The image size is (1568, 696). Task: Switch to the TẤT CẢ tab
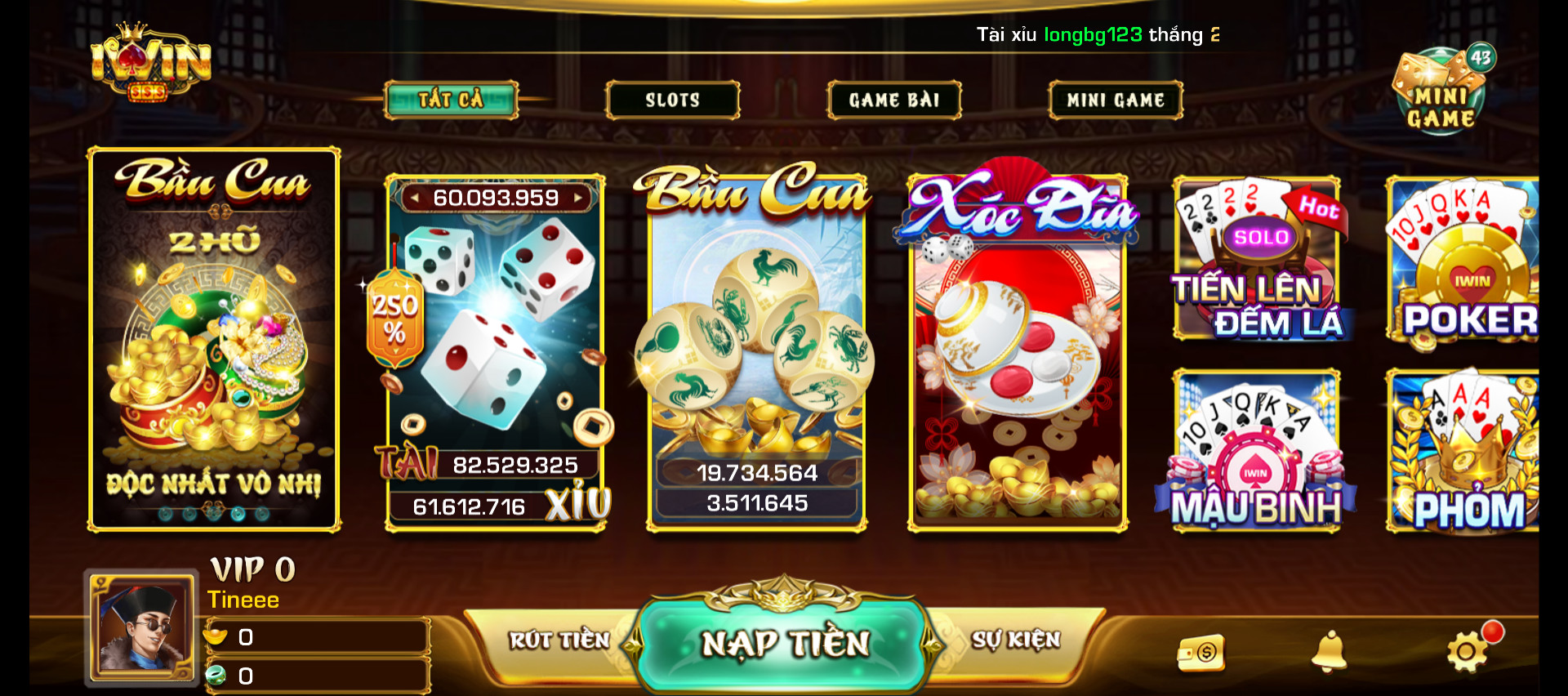point(451,100)
